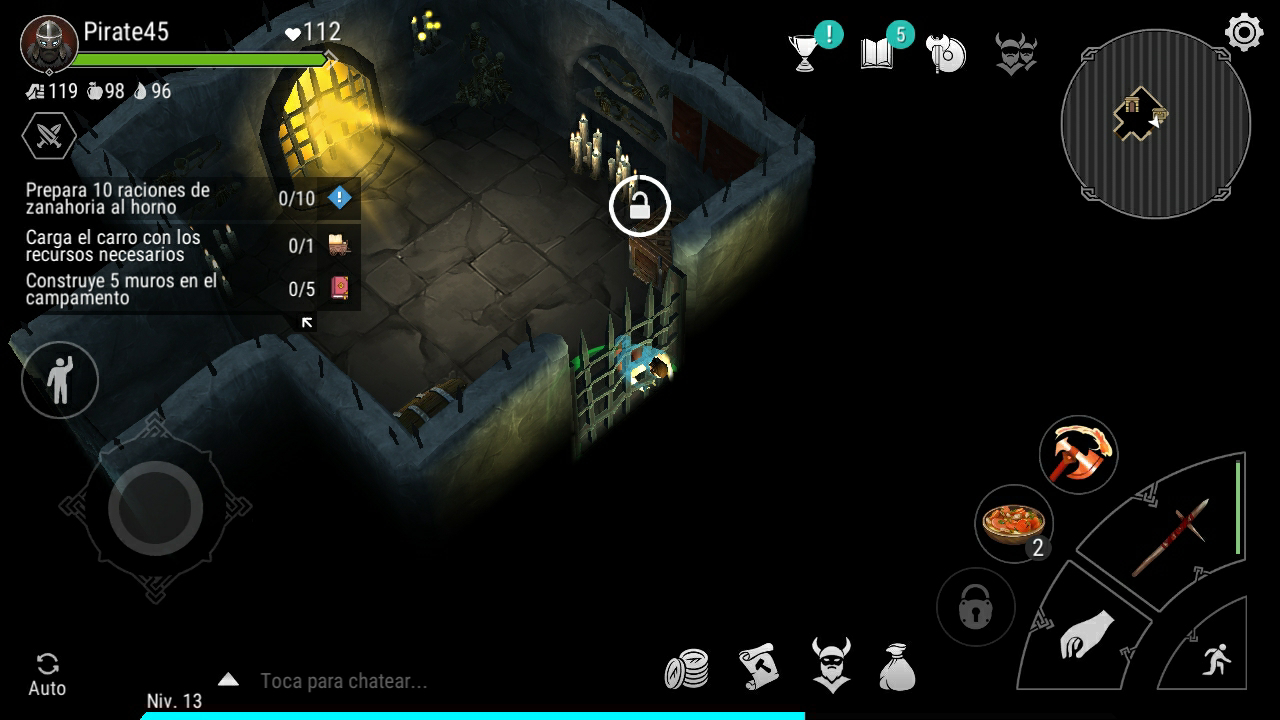
Task: Tap the Pirate45 player avatar
Action: pyautogui.click(x=48, y=45)
